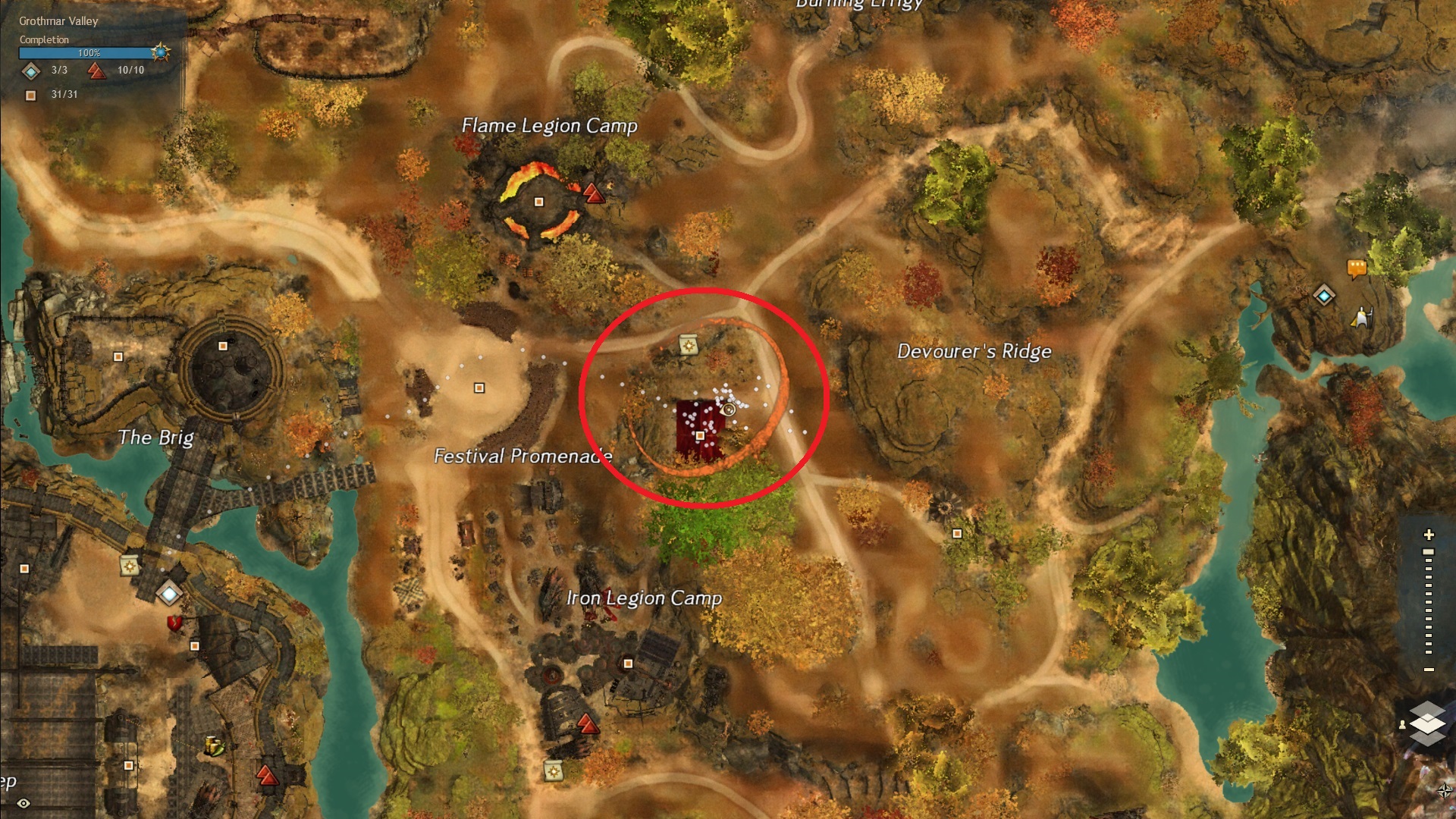Toggle the eye icon map legend
Image resolution: width=1456 pixels, height=819 pixels.
pyautogui.click(x=24, y=803)
